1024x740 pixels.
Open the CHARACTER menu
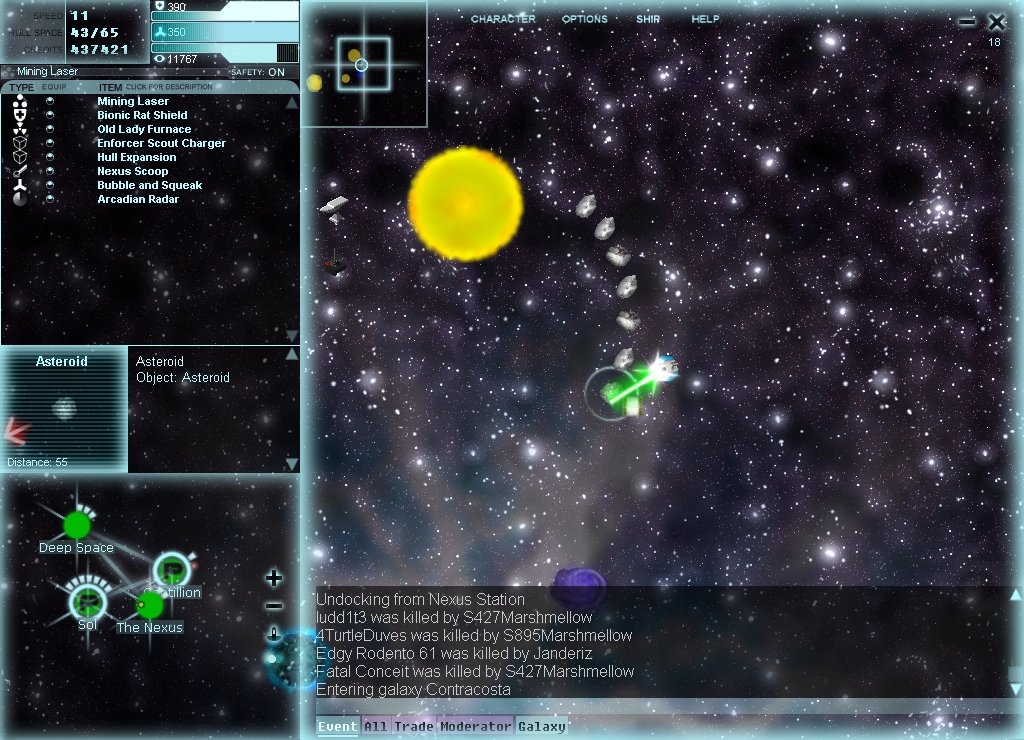(x=503, y=19)
